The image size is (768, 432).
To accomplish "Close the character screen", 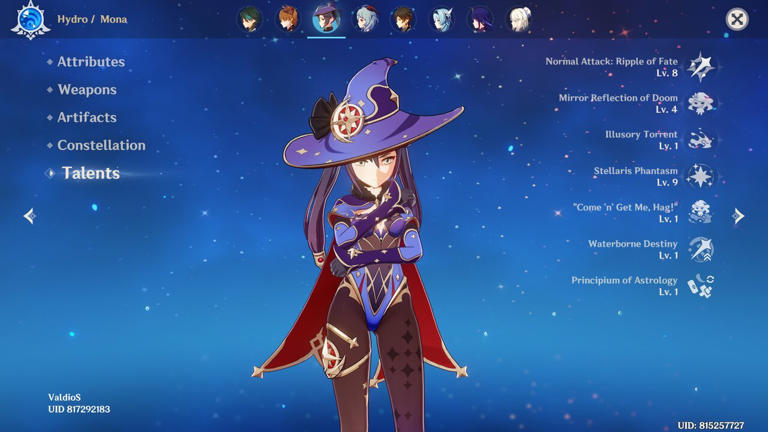I will (737, 19).
